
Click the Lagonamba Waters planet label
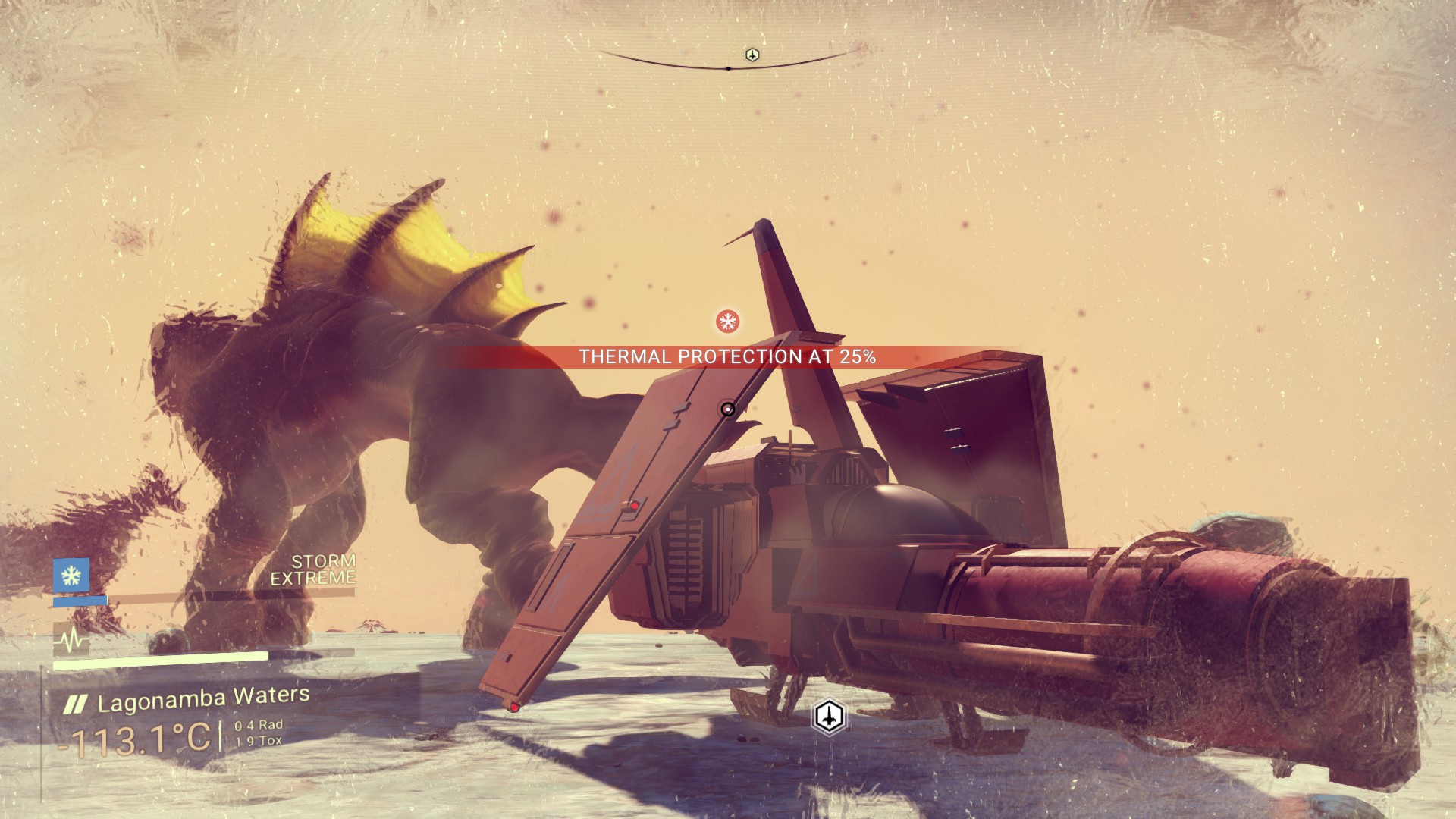203,699
